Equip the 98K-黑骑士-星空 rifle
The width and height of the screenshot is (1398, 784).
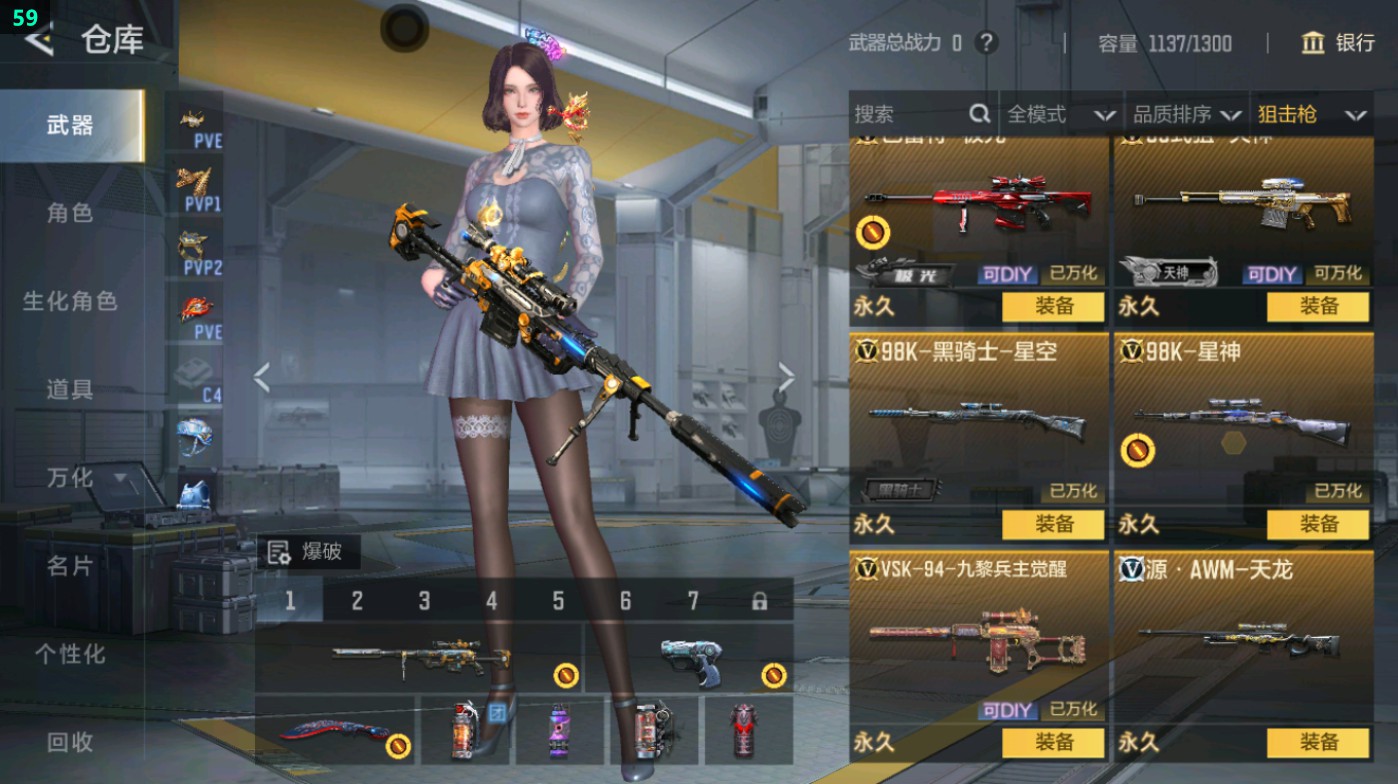tap(1054, 524)
